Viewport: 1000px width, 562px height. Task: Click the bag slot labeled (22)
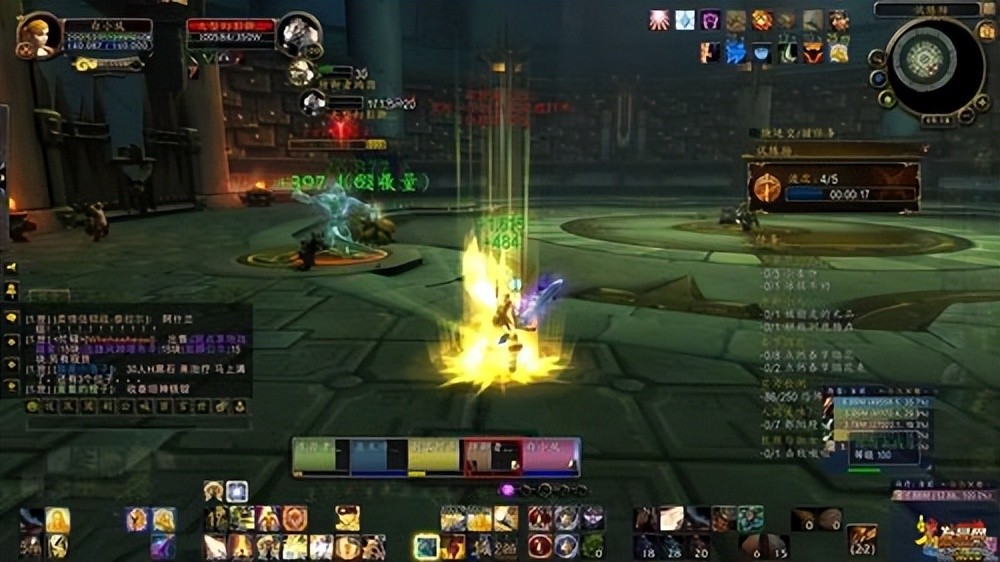click(x=862, y=541)
